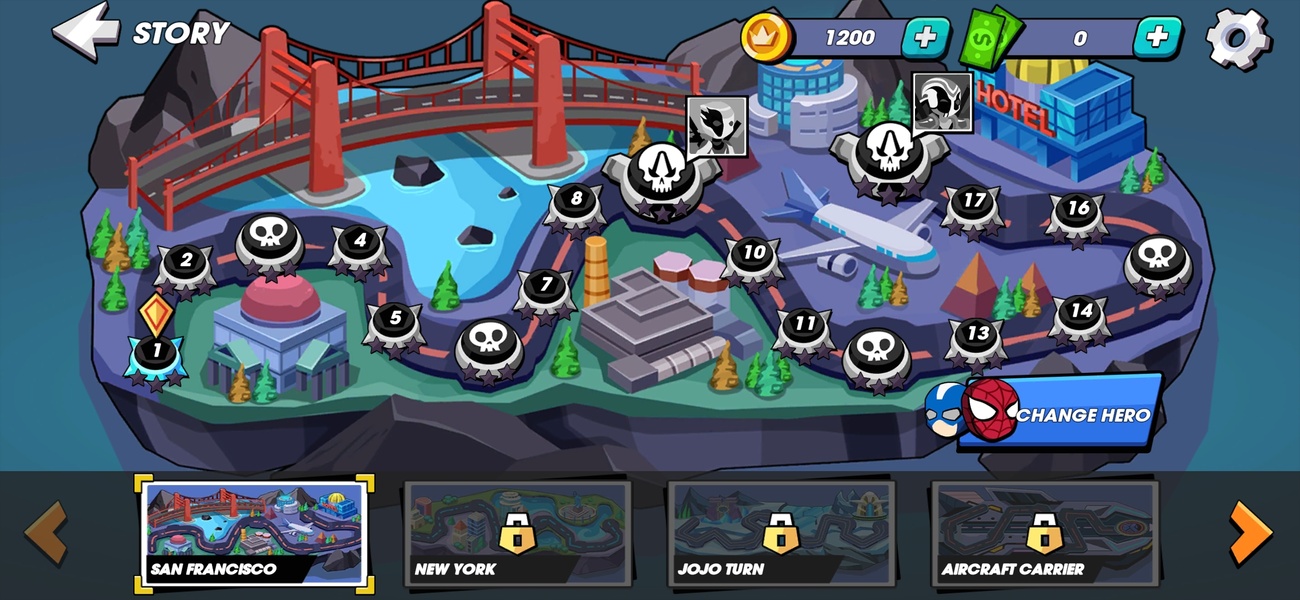
Task: Choose level 8 stage node
Action: [575, 200]
